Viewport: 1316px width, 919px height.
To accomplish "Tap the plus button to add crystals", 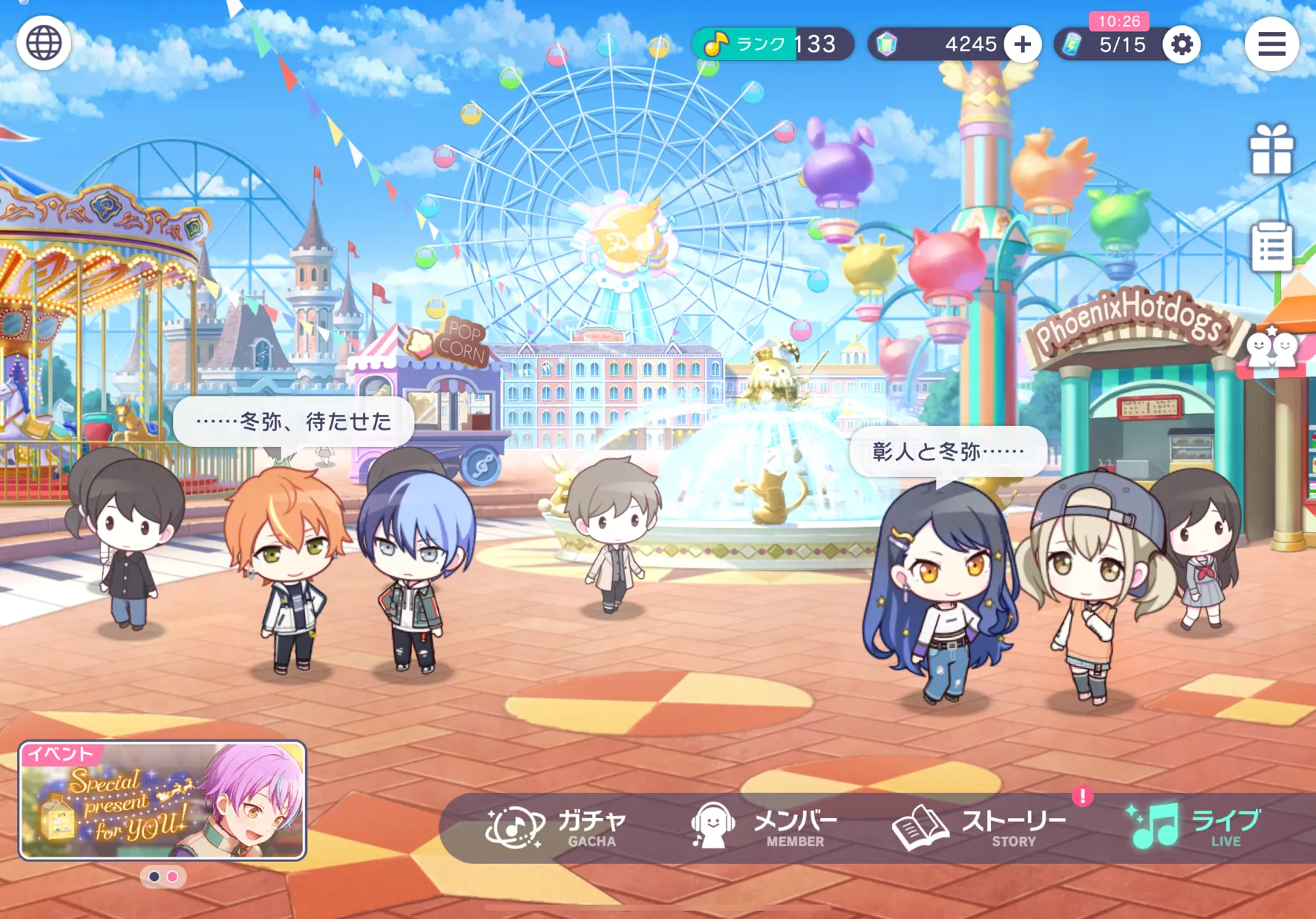I will tap(1022, 45).
